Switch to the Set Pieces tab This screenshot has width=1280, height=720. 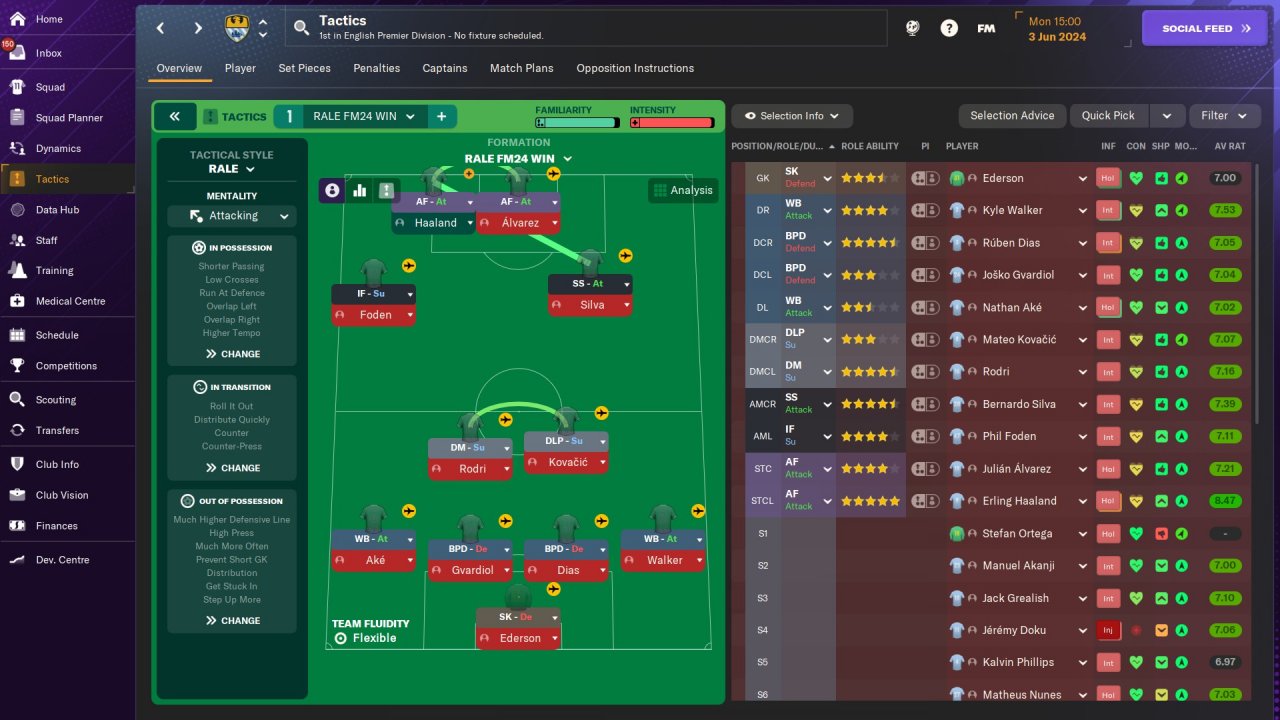click(304, 68)
